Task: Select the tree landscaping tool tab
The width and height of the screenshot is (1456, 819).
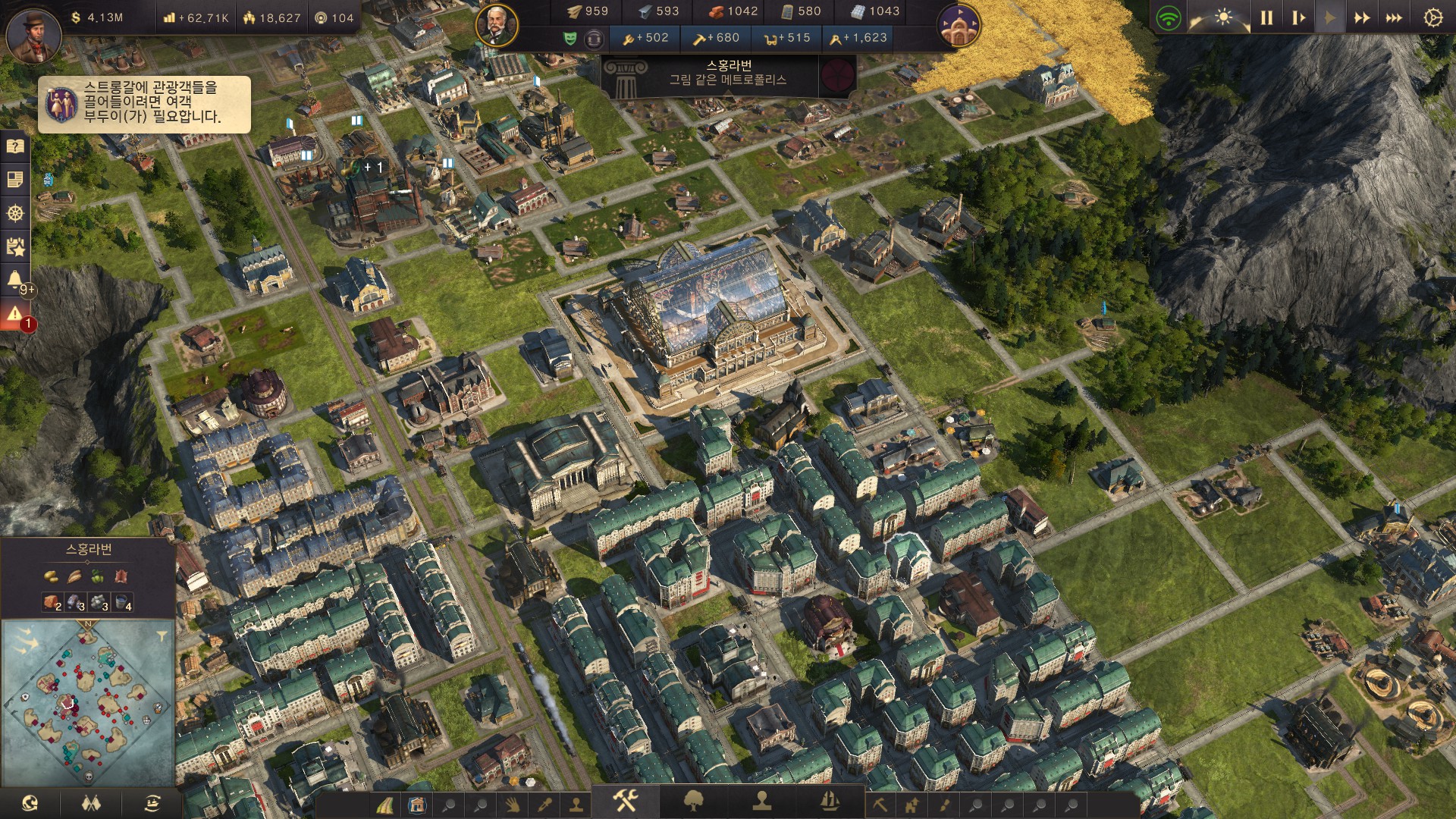Action: [x=694, y=800]
